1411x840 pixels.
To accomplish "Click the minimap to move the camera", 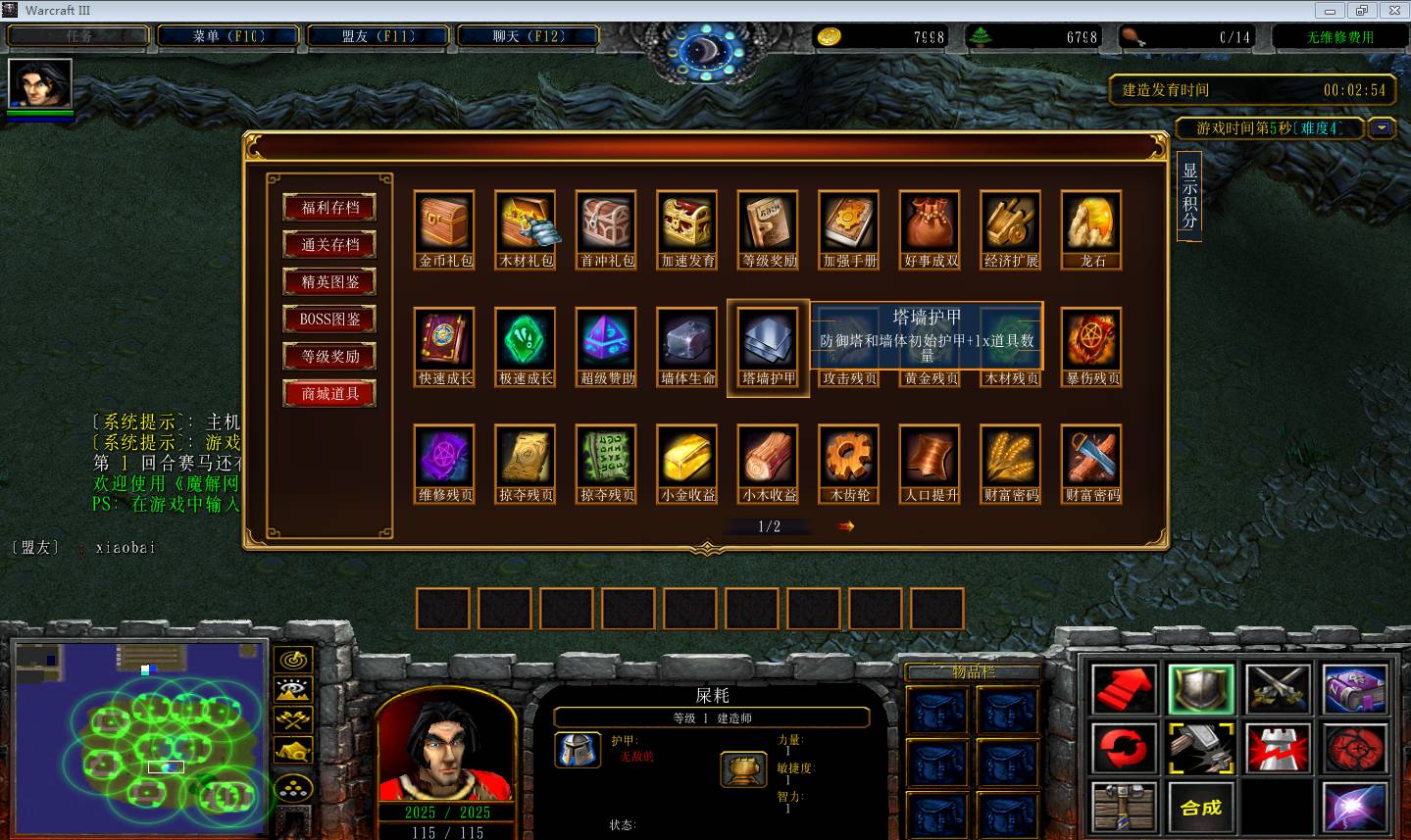I will coord(137,735).
